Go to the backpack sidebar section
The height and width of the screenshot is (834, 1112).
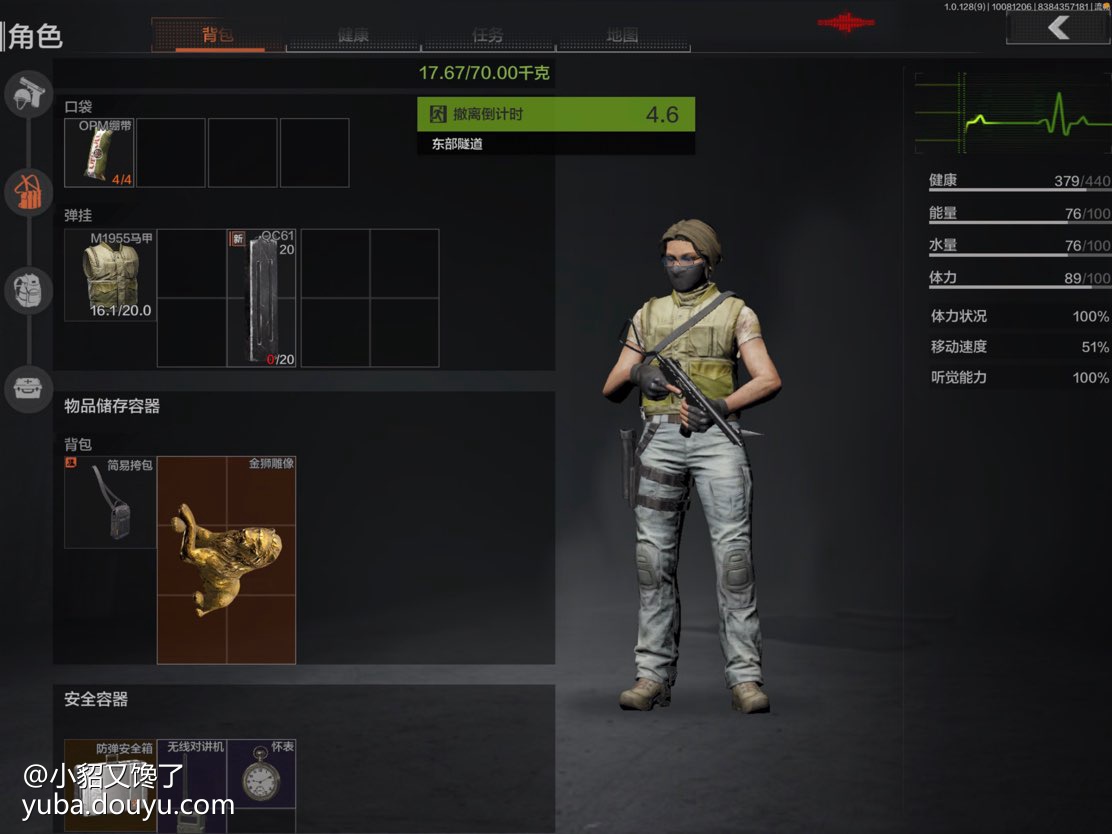(28, 291)
